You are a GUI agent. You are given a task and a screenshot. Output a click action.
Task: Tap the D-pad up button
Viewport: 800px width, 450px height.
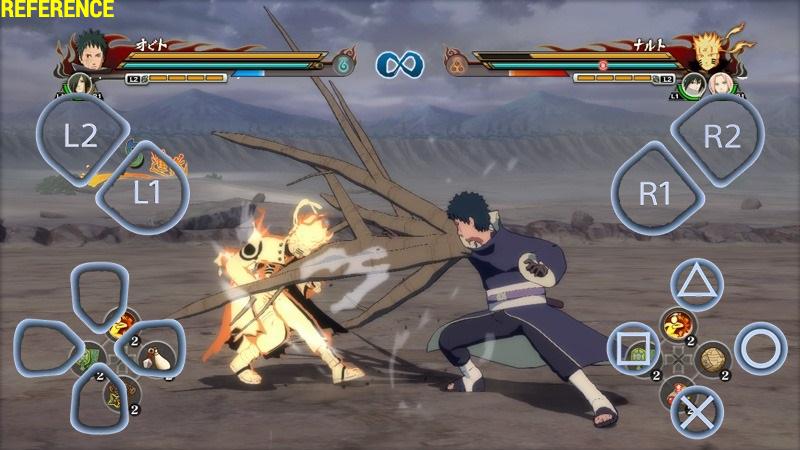point(100,292)
